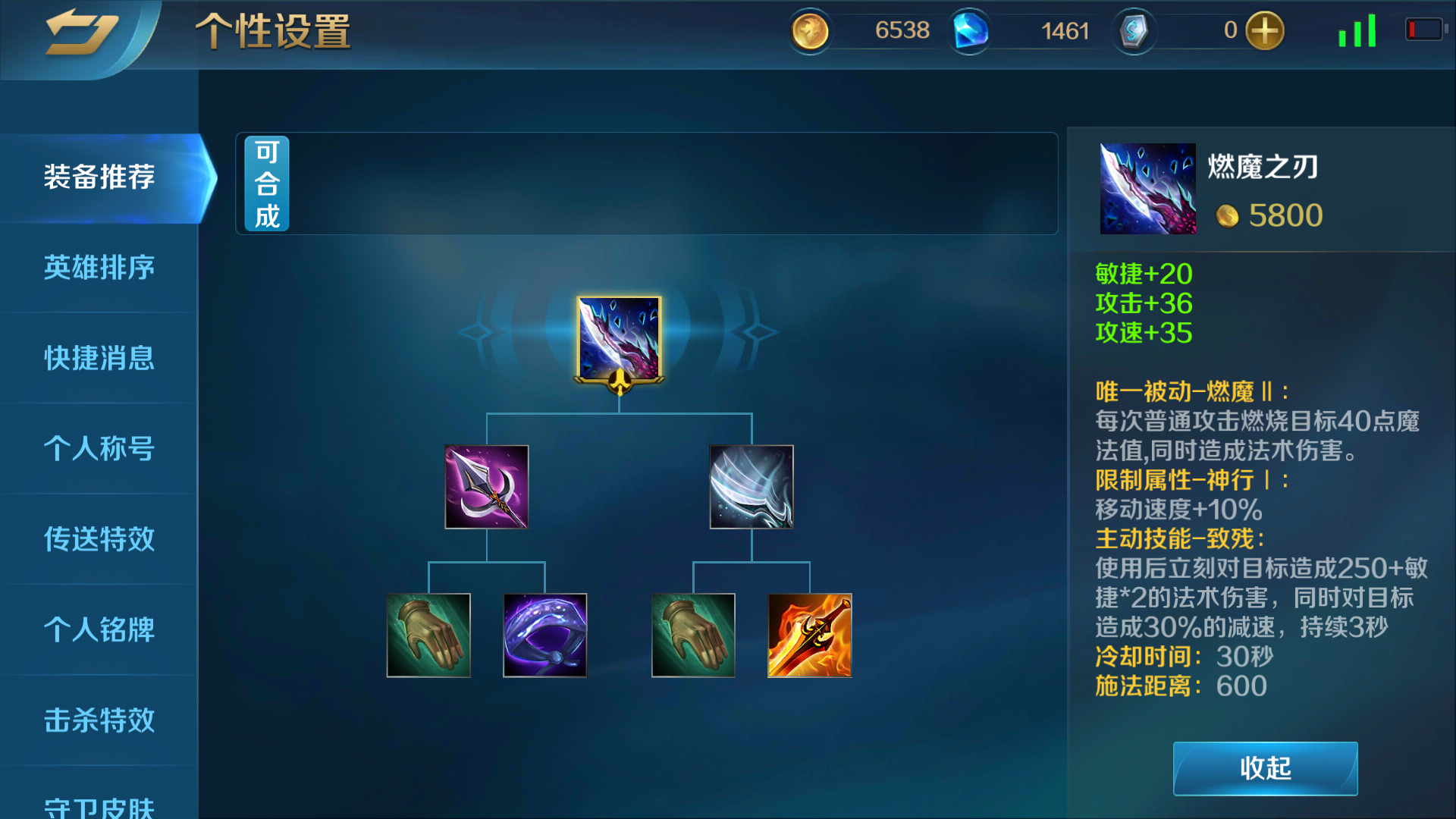1456x819 pixels.
Task: Open the 装备推荐 tab
Action: click(99, 177)
